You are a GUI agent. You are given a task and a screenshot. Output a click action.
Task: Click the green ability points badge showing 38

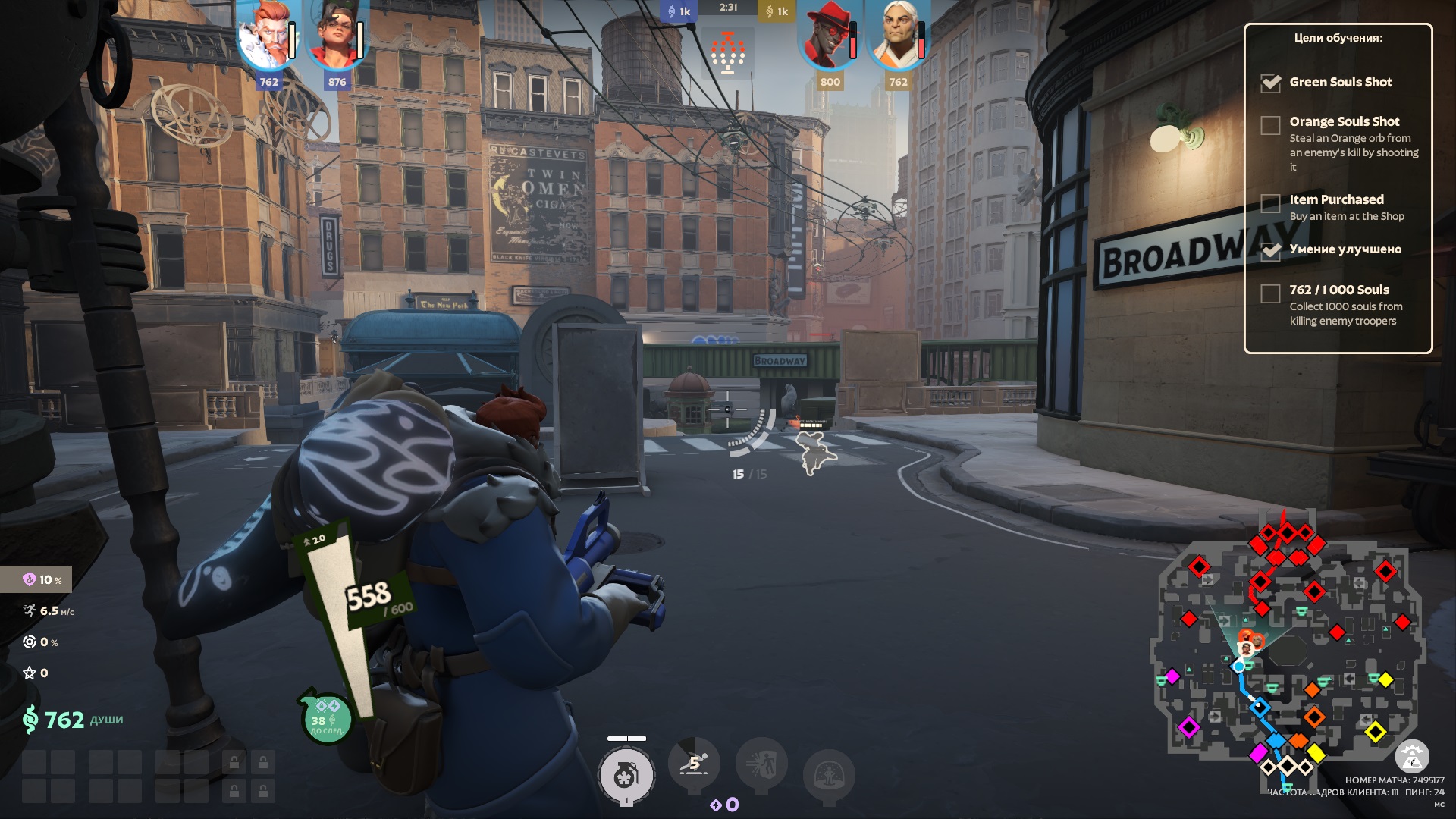pos(326,719)
